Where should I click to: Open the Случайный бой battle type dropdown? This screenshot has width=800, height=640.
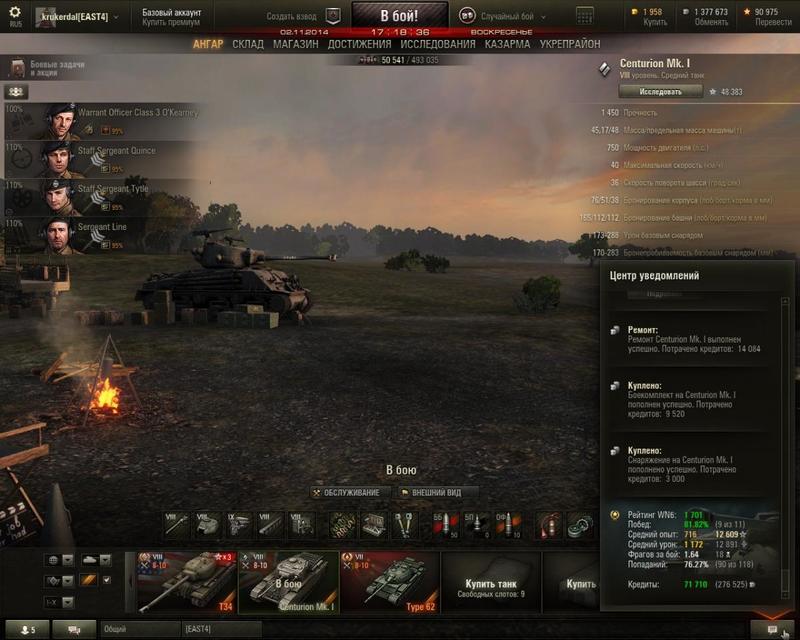pos(512,16)
